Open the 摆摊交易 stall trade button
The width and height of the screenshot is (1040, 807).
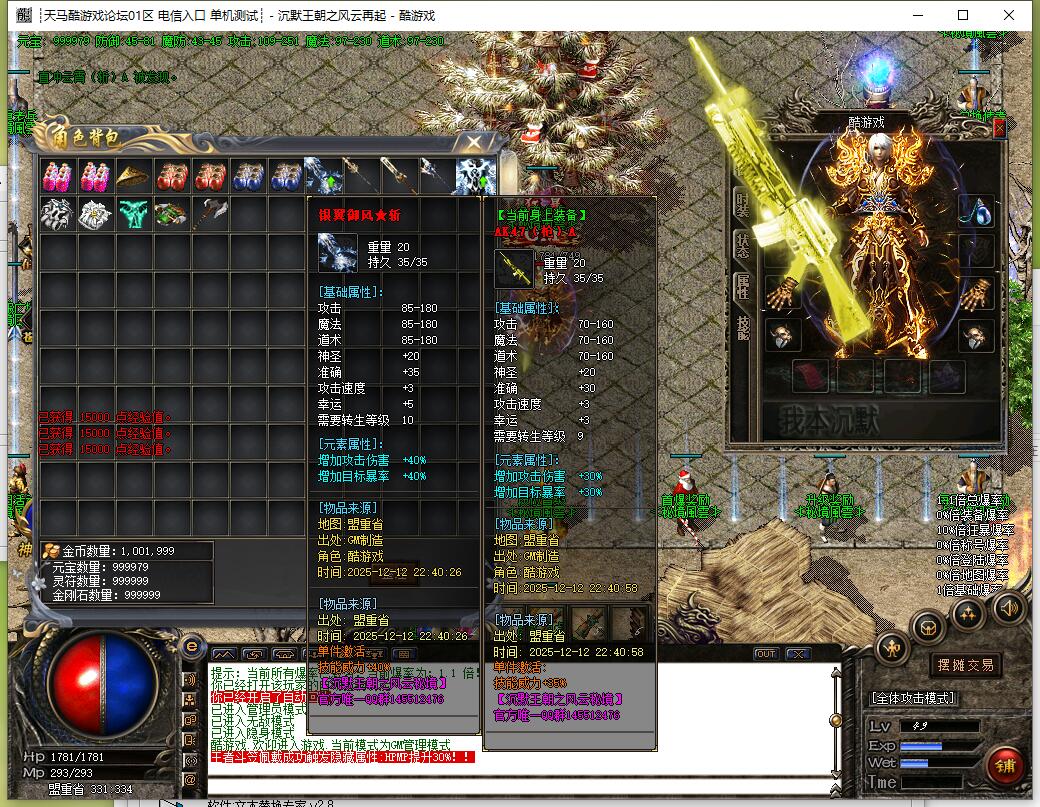click(964, 665)
